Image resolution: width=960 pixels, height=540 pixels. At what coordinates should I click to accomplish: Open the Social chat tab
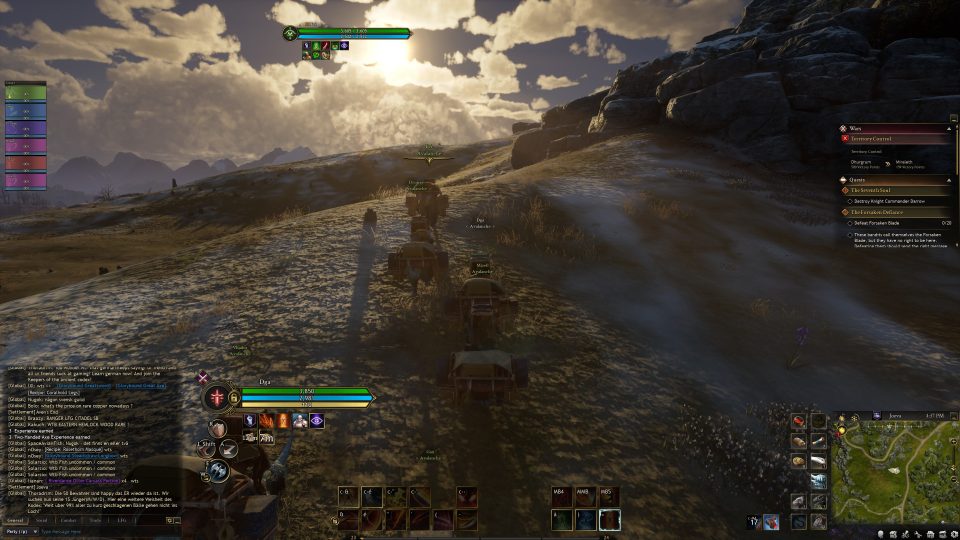pyautogui.click(x=41, y=520)
